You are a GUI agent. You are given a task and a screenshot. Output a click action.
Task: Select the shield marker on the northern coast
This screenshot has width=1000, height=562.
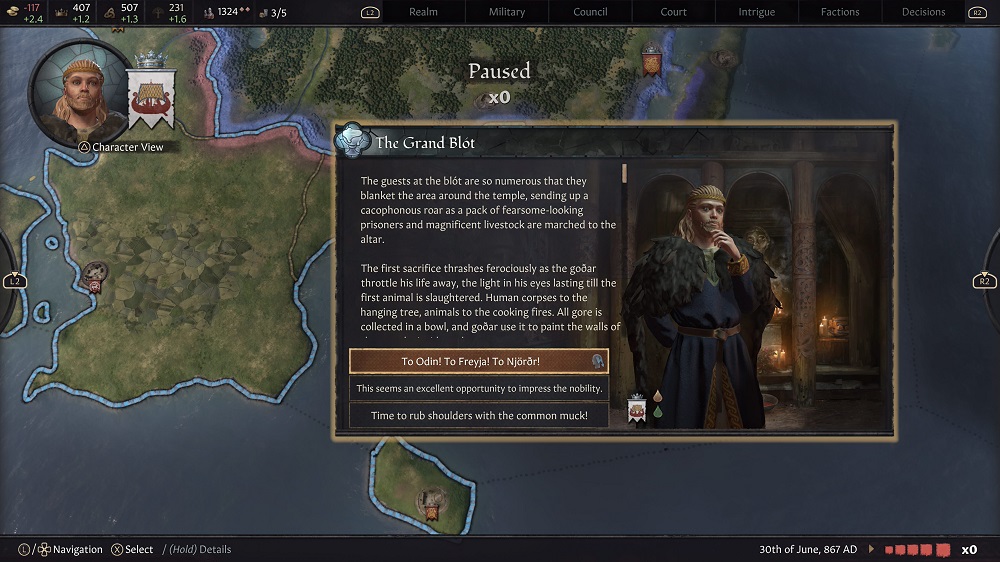click(x=652, y=62)
